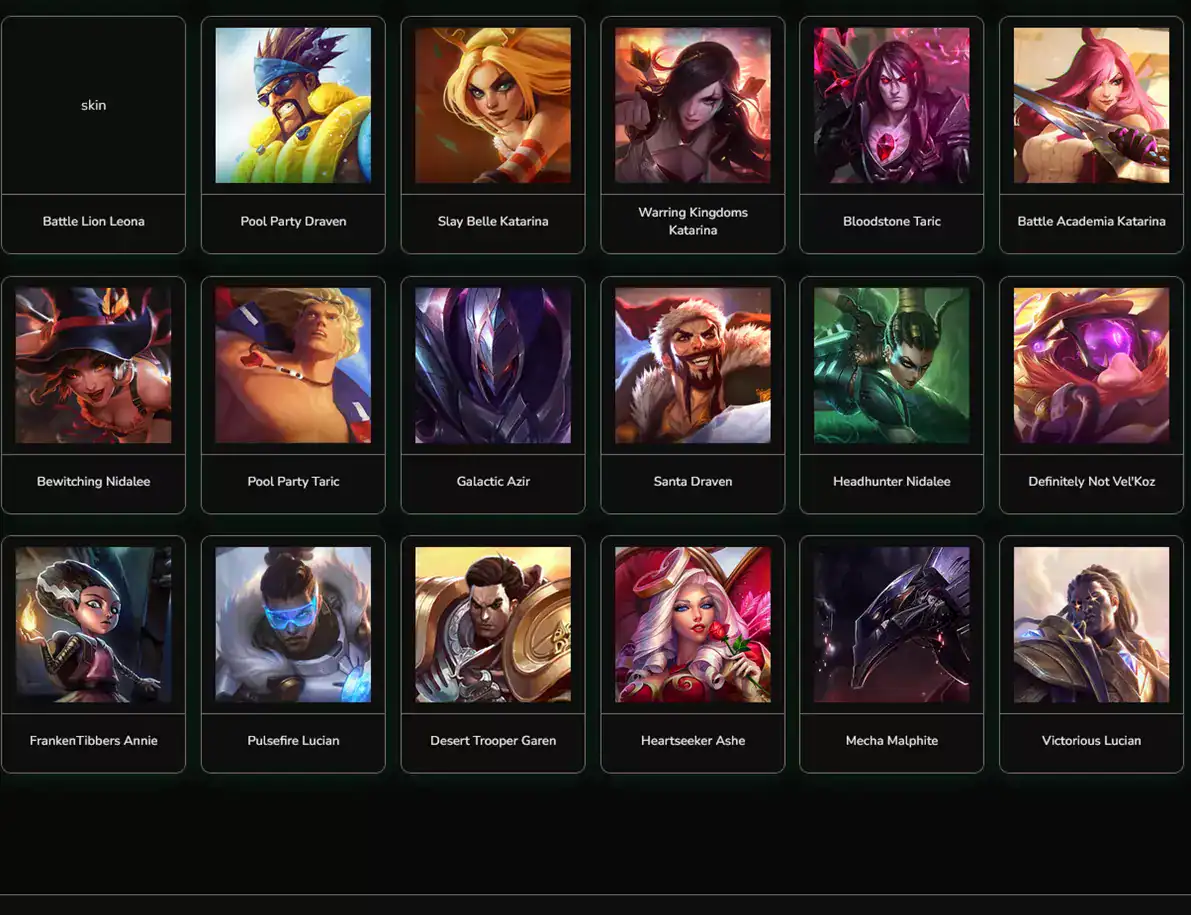The image size is (1191, 915).
Task: Pick the Desert Trooper Garen skin
Action: click(x=493, y=654)
